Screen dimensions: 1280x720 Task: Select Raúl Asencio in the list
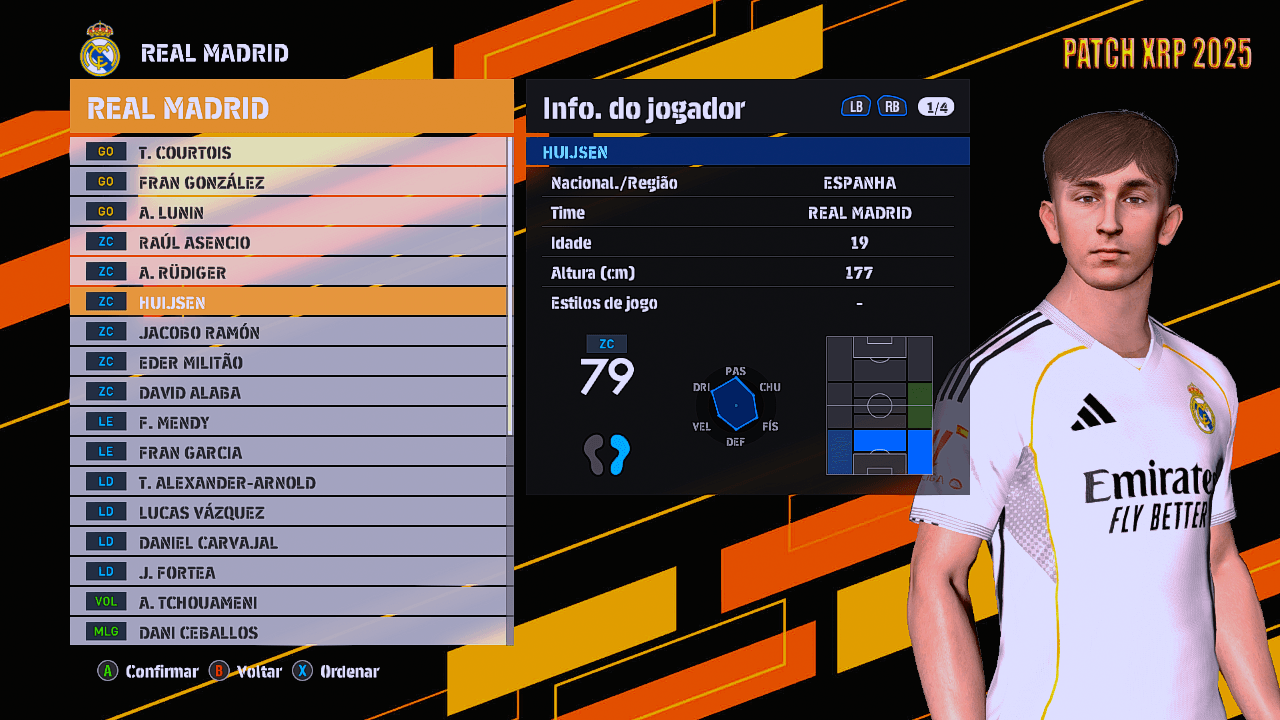pyautogui.click(x=288, y=242)
